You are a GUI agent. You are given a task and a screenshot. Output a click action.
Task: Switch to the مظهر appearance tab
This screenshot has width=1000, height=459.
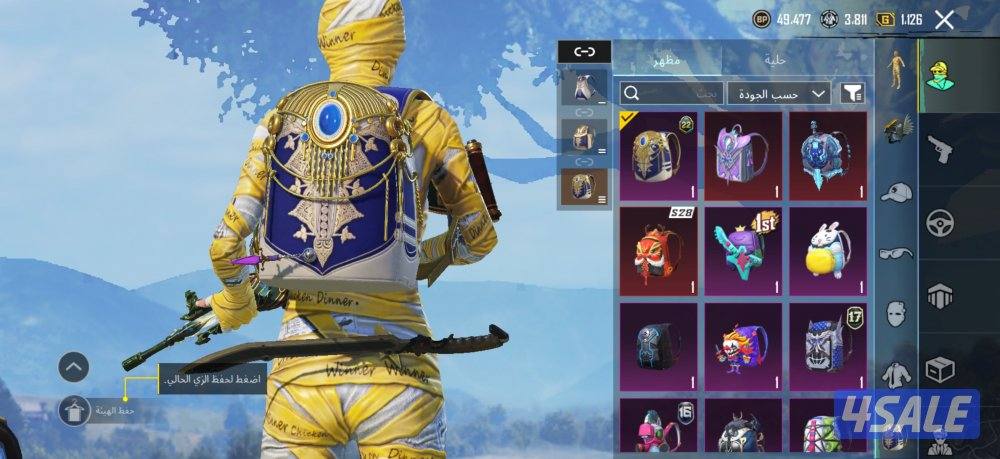click(669, 60)
